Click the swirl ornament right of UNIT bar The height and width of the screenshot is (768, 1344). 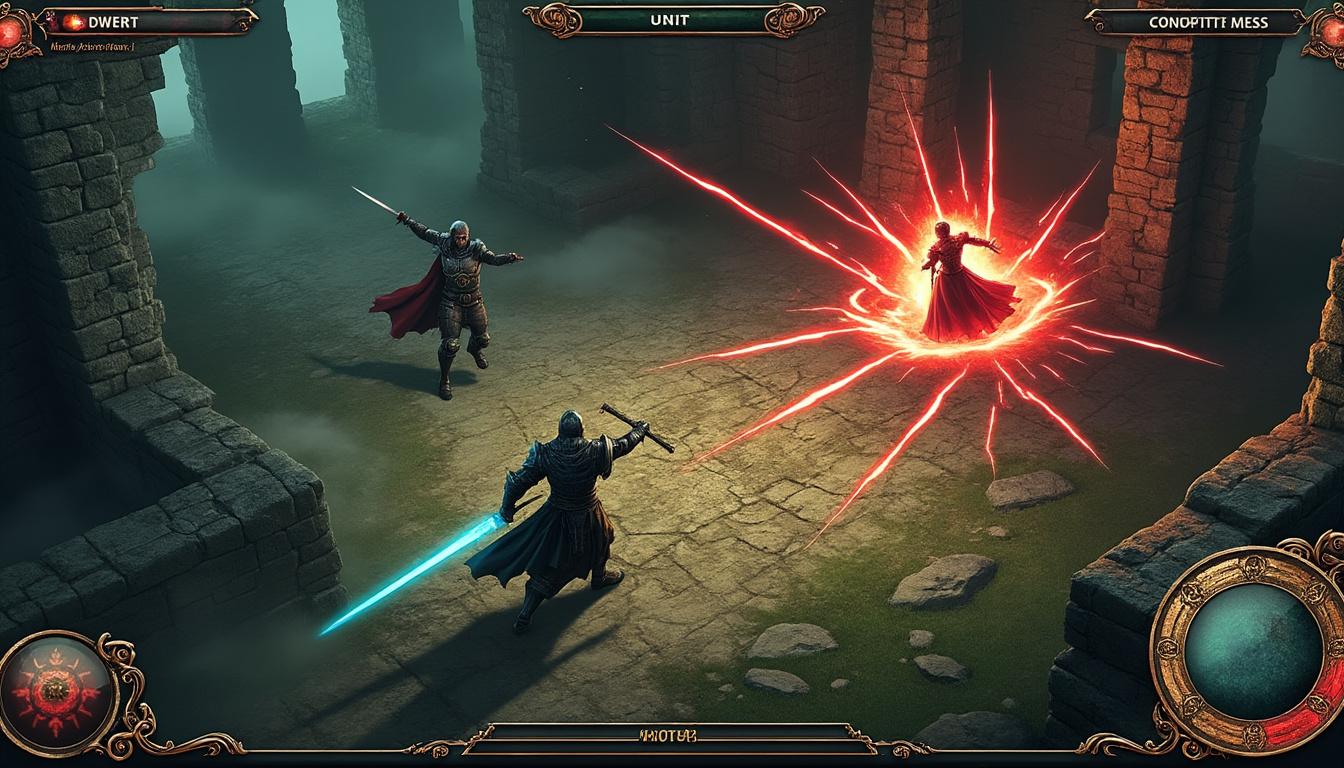tap(790, 18)
